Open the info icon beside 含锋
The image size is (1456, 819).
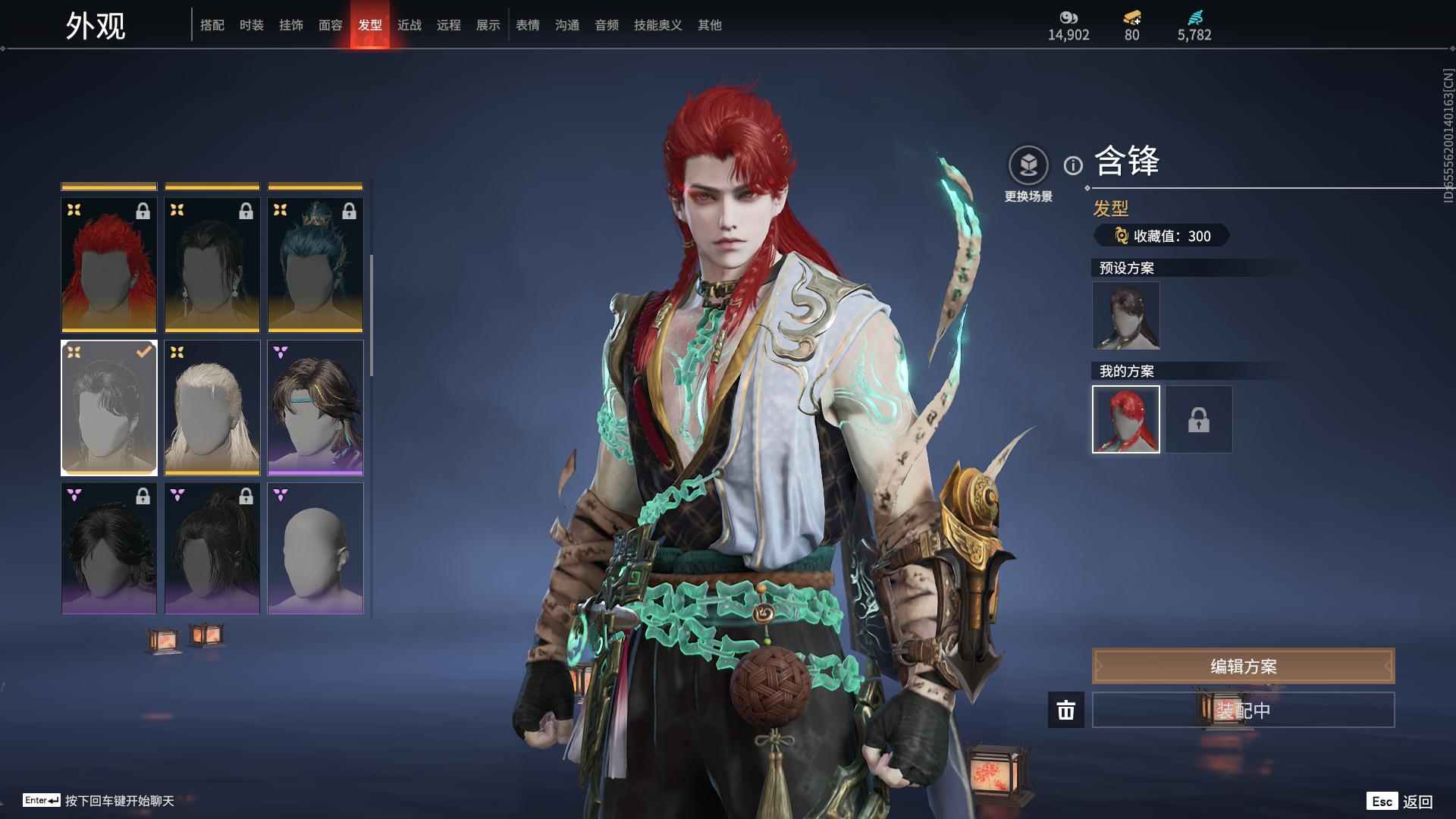[1073, 165]
